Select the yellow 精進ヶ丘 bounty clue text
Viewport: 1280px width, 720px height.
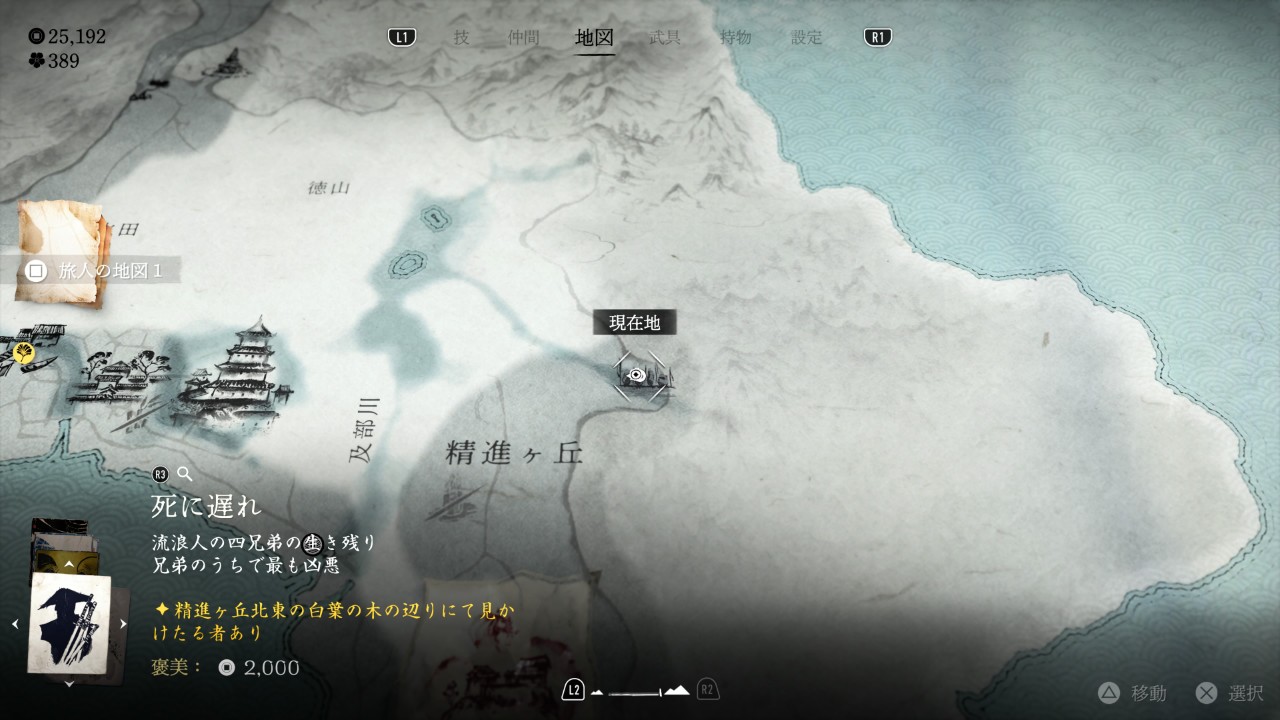pyautogui.click(x=335, y=621)
